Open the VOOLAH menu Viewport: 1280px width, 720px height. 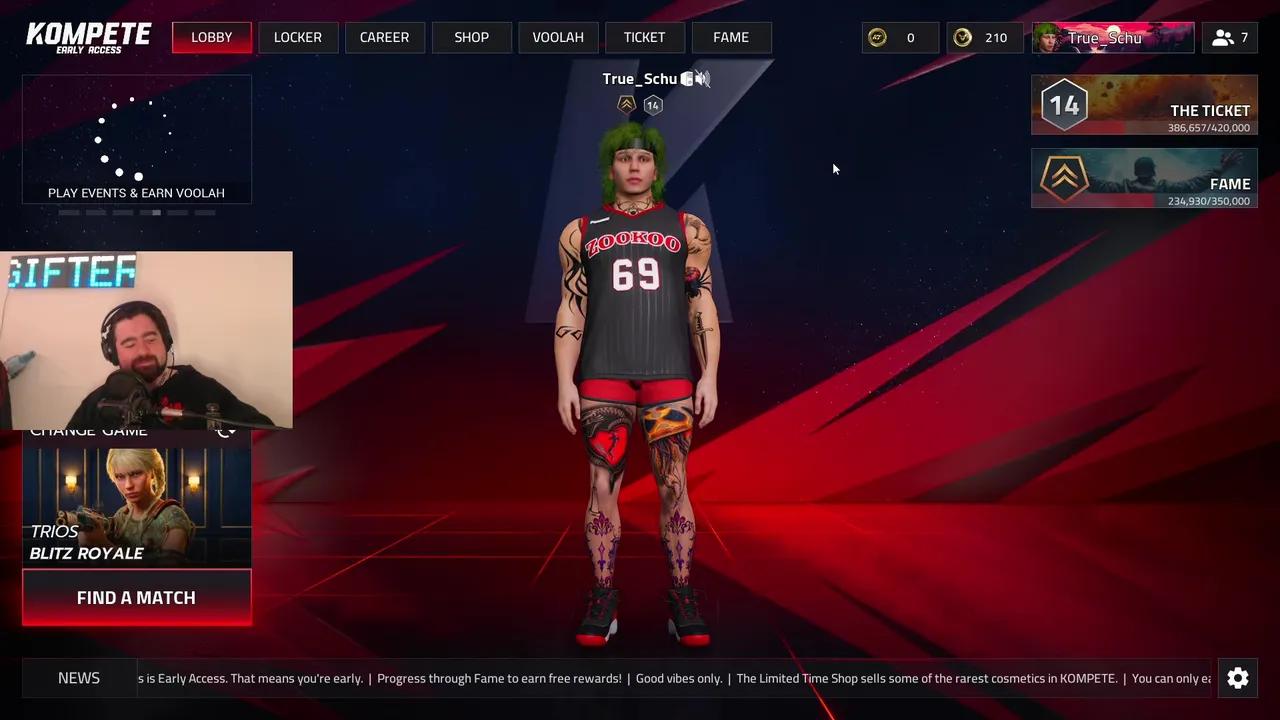coord(557,37)
